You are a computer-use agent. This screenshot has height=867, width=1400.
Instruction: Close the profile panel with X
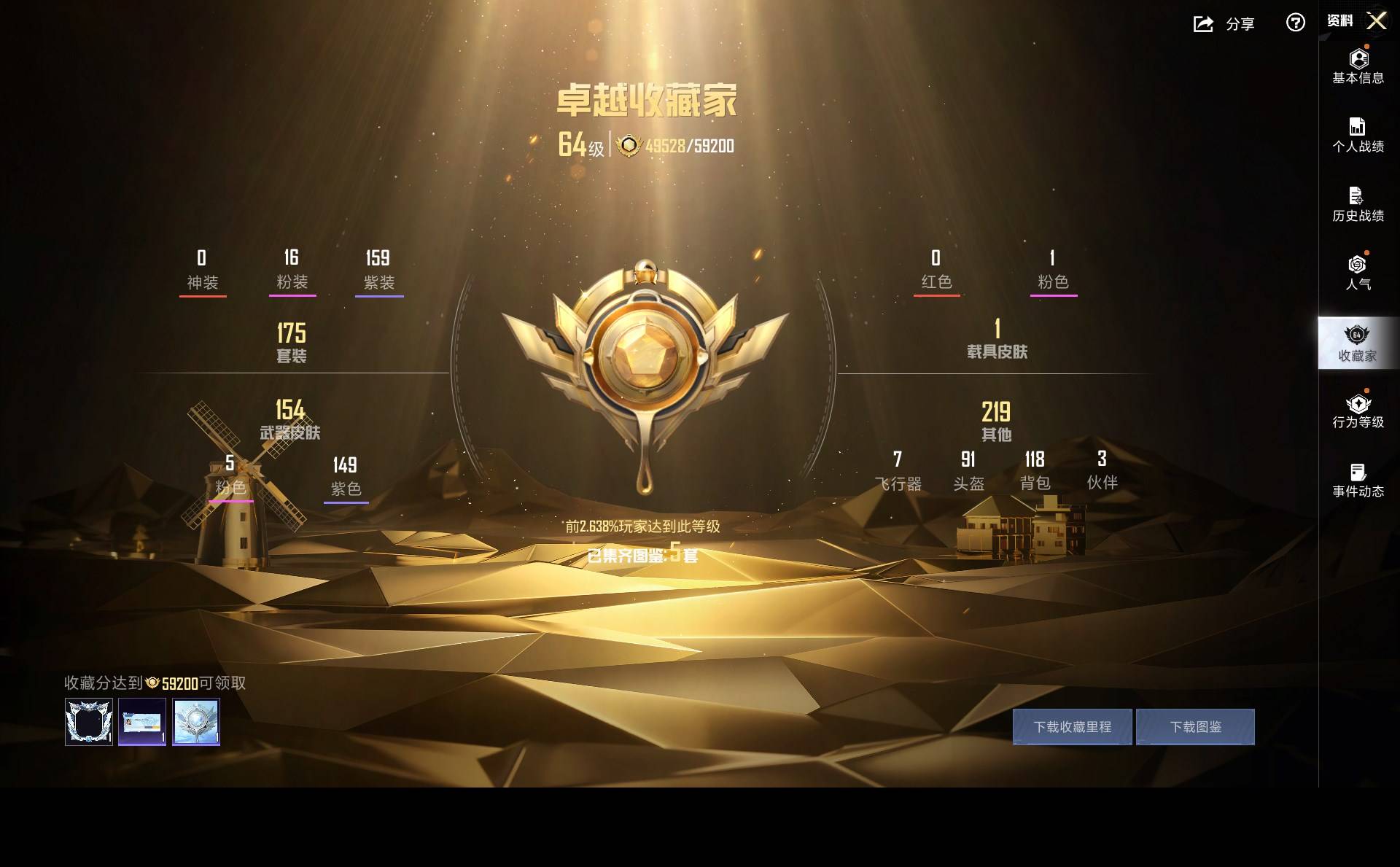pos(1376,20)
